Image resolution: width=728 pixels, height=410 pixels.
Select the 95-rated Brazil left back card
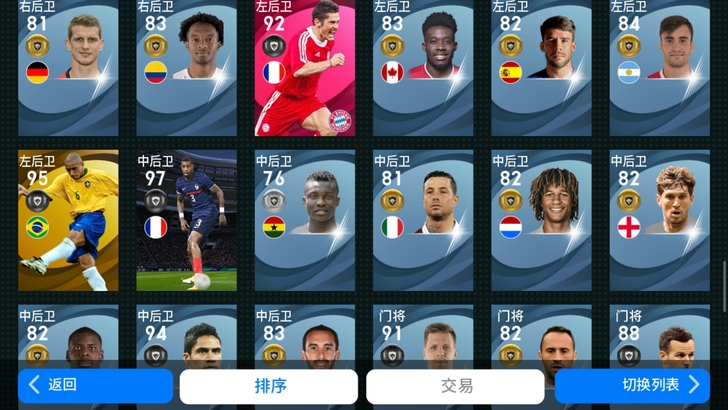pos(68,220)
